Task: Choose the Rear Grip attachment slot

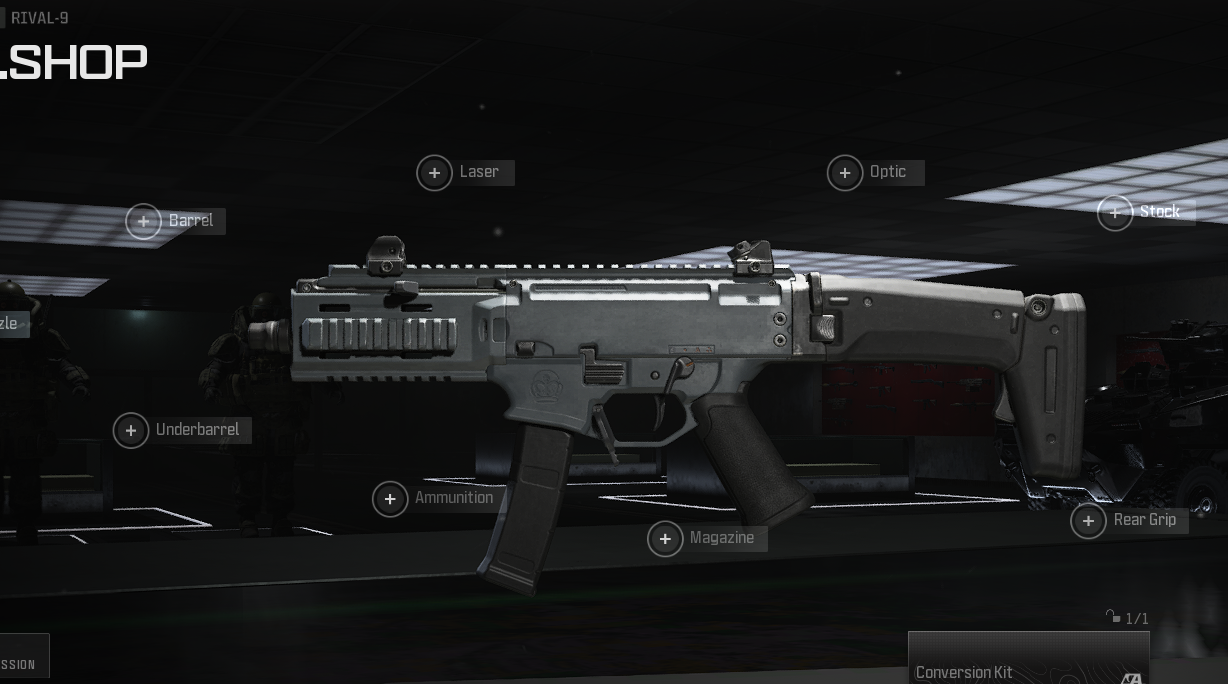Action: click(1088, 520)
